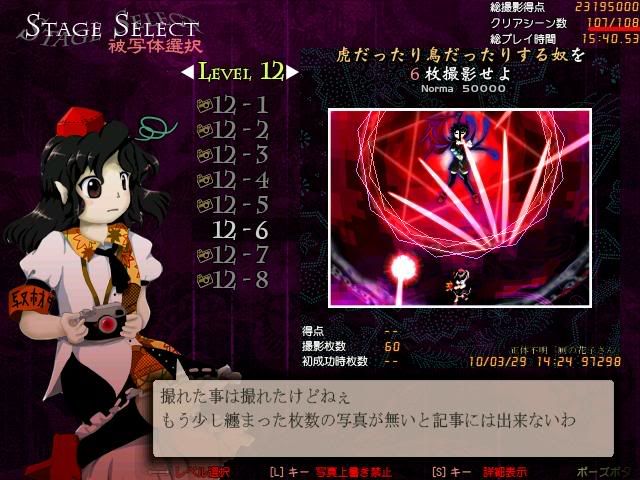Pick scene 12 - 5
The width and height of the screenshot is (640, 480).
point(240,205)
